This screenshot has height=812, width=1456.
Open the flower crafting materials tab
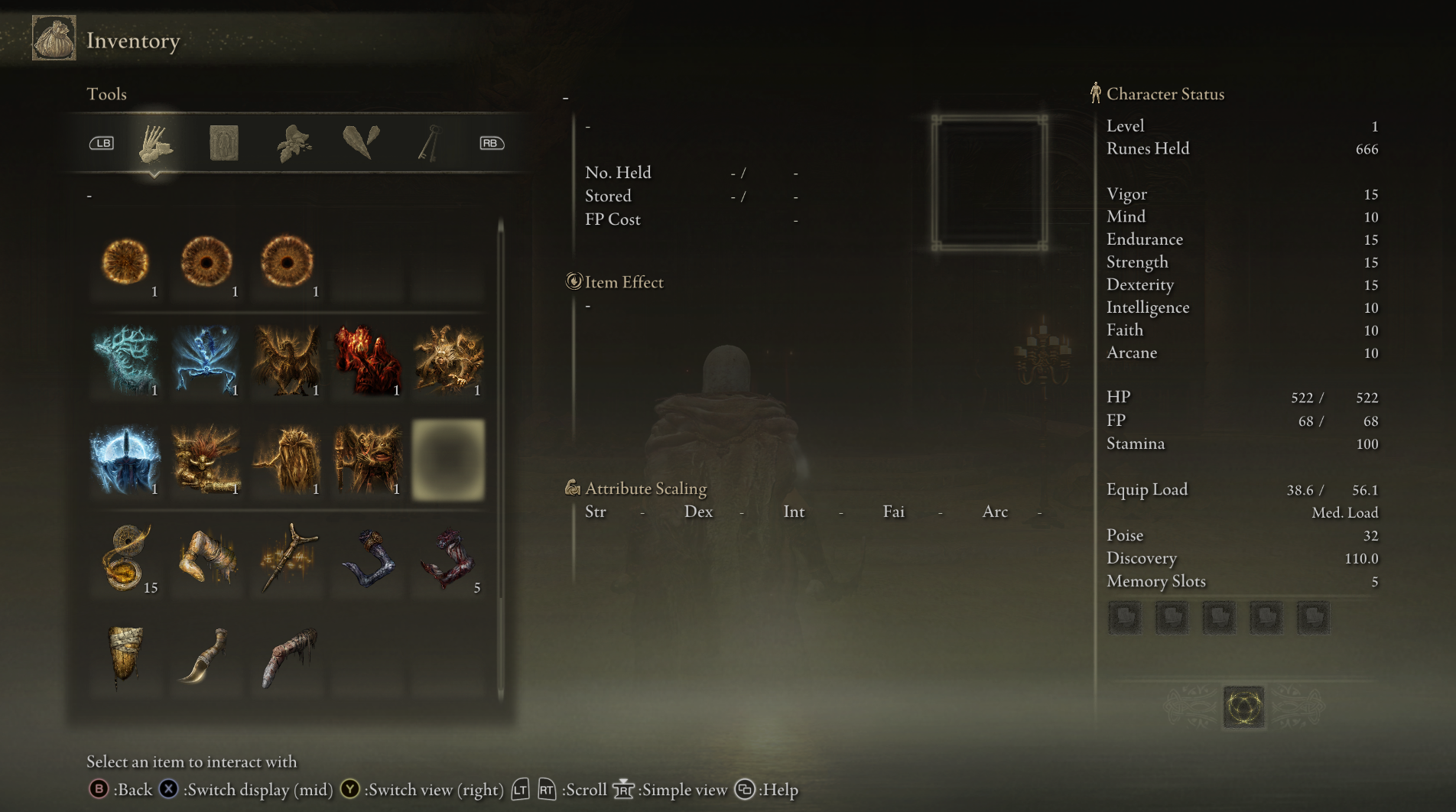tap(294, 143)
